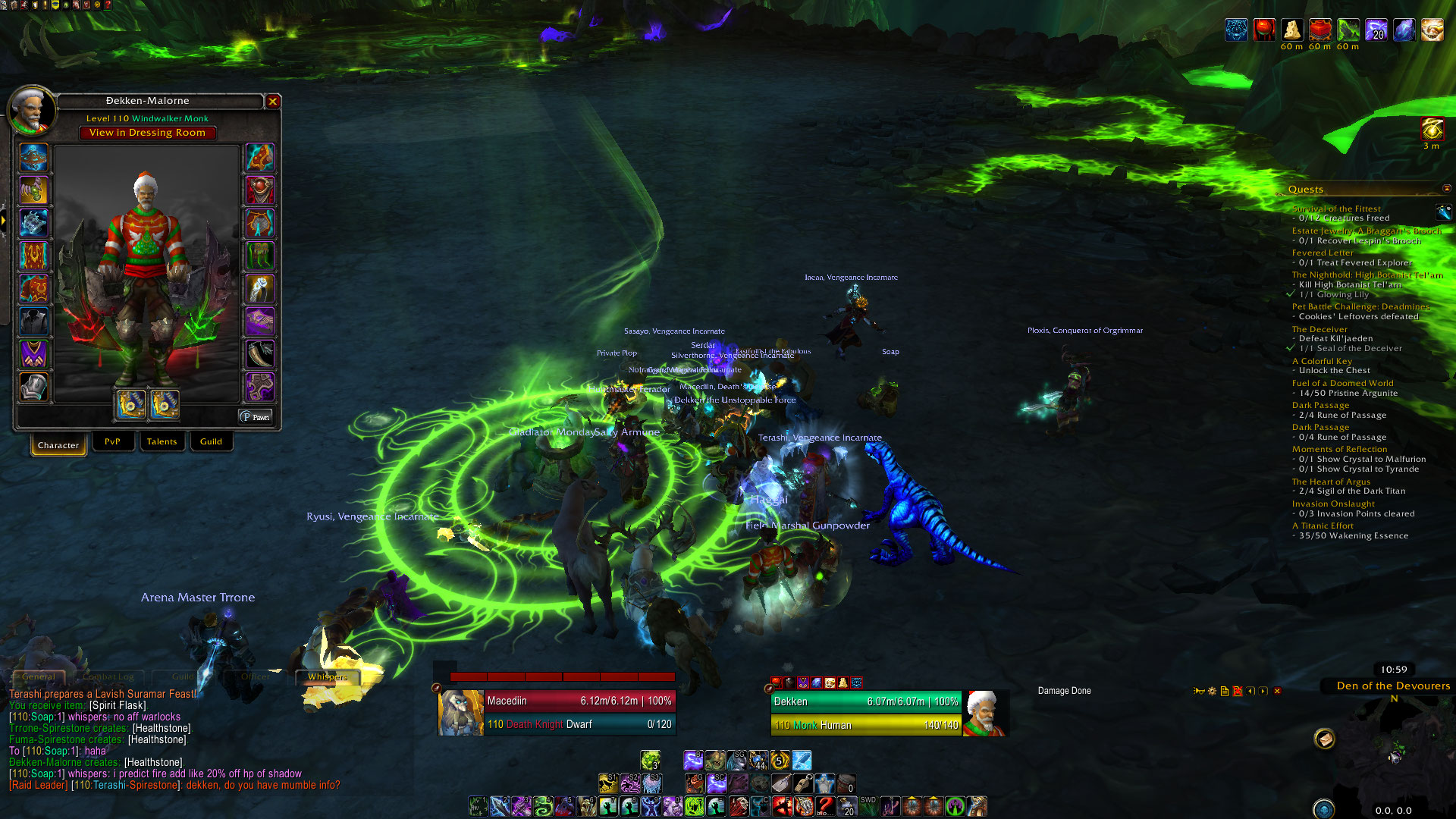Click View in Dressing Room button

pyautogui.click(x=147, y=133)
